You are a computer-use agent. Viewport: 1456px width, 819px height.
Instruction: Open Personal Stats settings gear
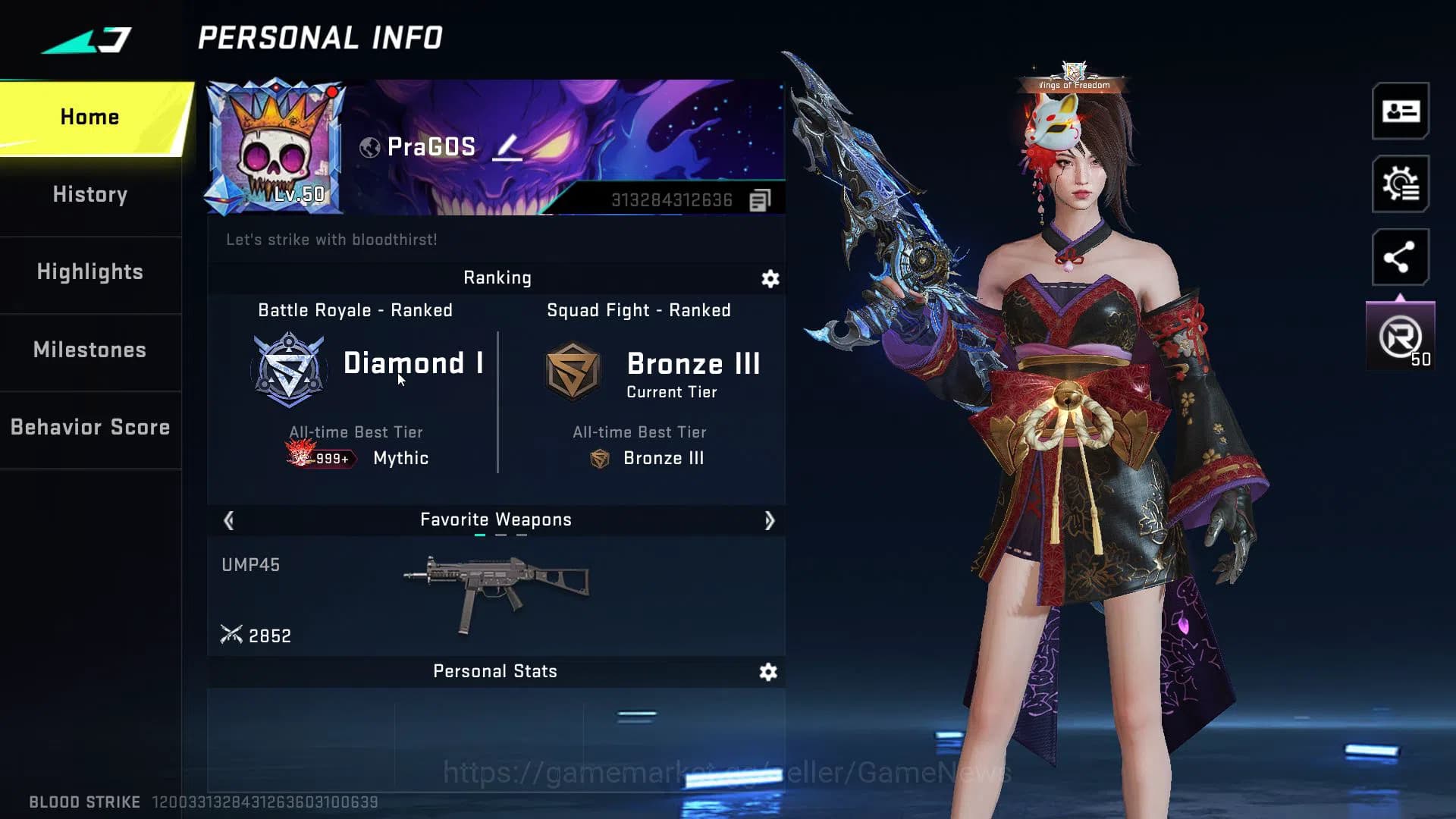click(x=769, y=672)
